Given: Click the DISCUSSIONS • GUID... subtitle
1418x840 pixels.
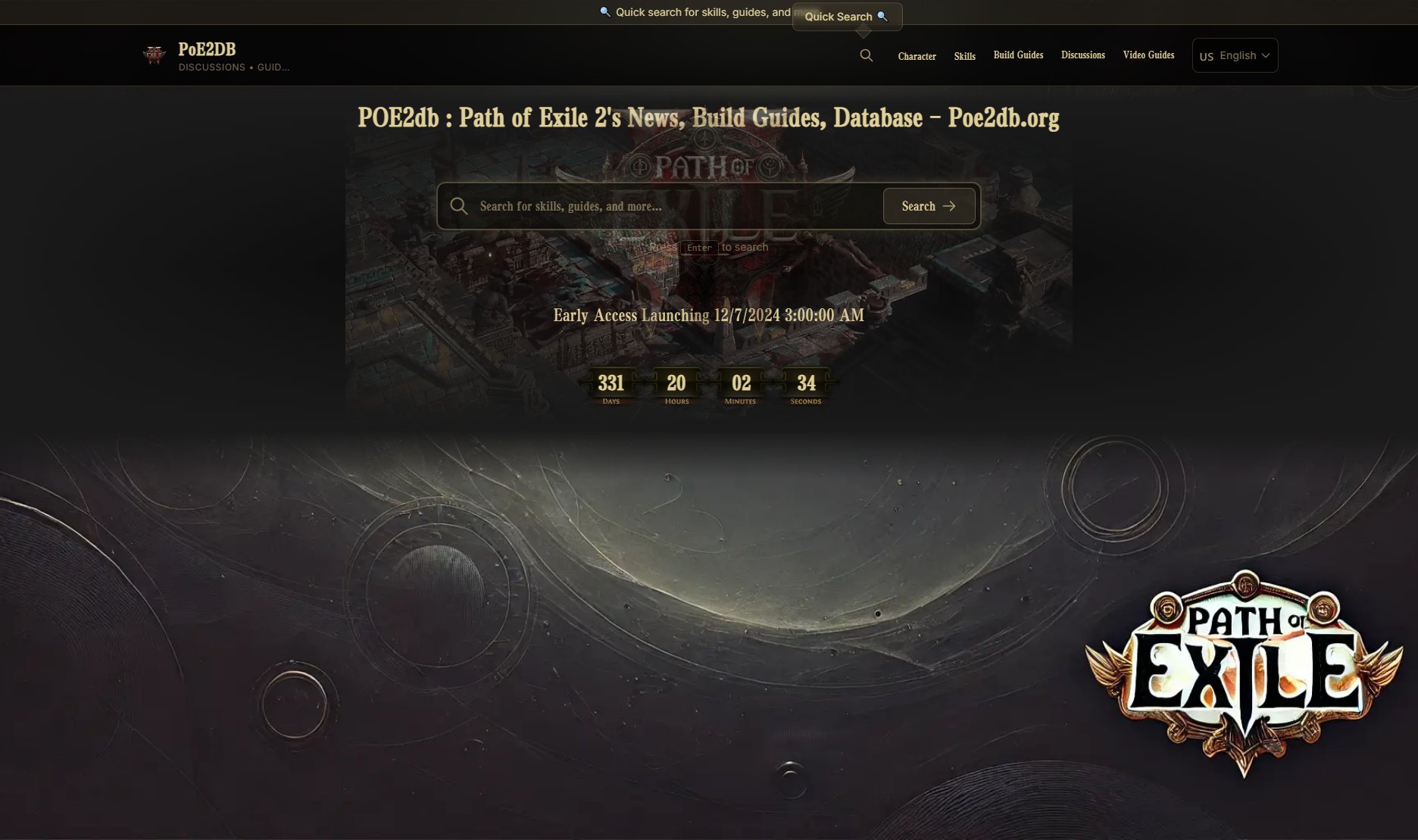Looking at the screenshot, I should point(233,67).
